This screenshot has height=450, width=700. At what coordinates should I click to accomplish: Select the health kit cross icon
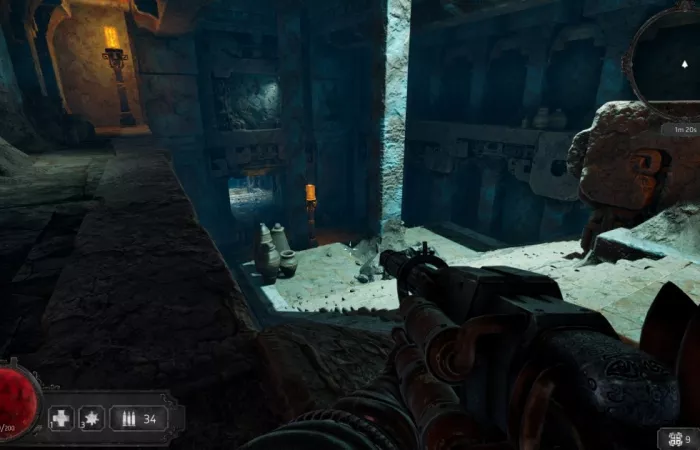[61, 418]
